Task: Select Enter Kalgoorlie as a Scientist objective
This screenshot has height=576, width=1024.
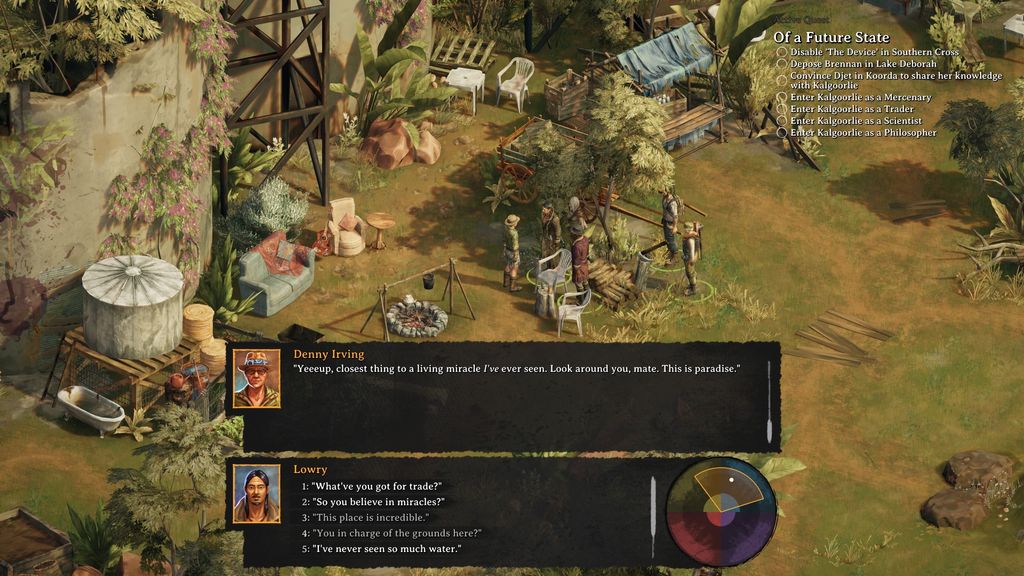Action: [855, 121]
